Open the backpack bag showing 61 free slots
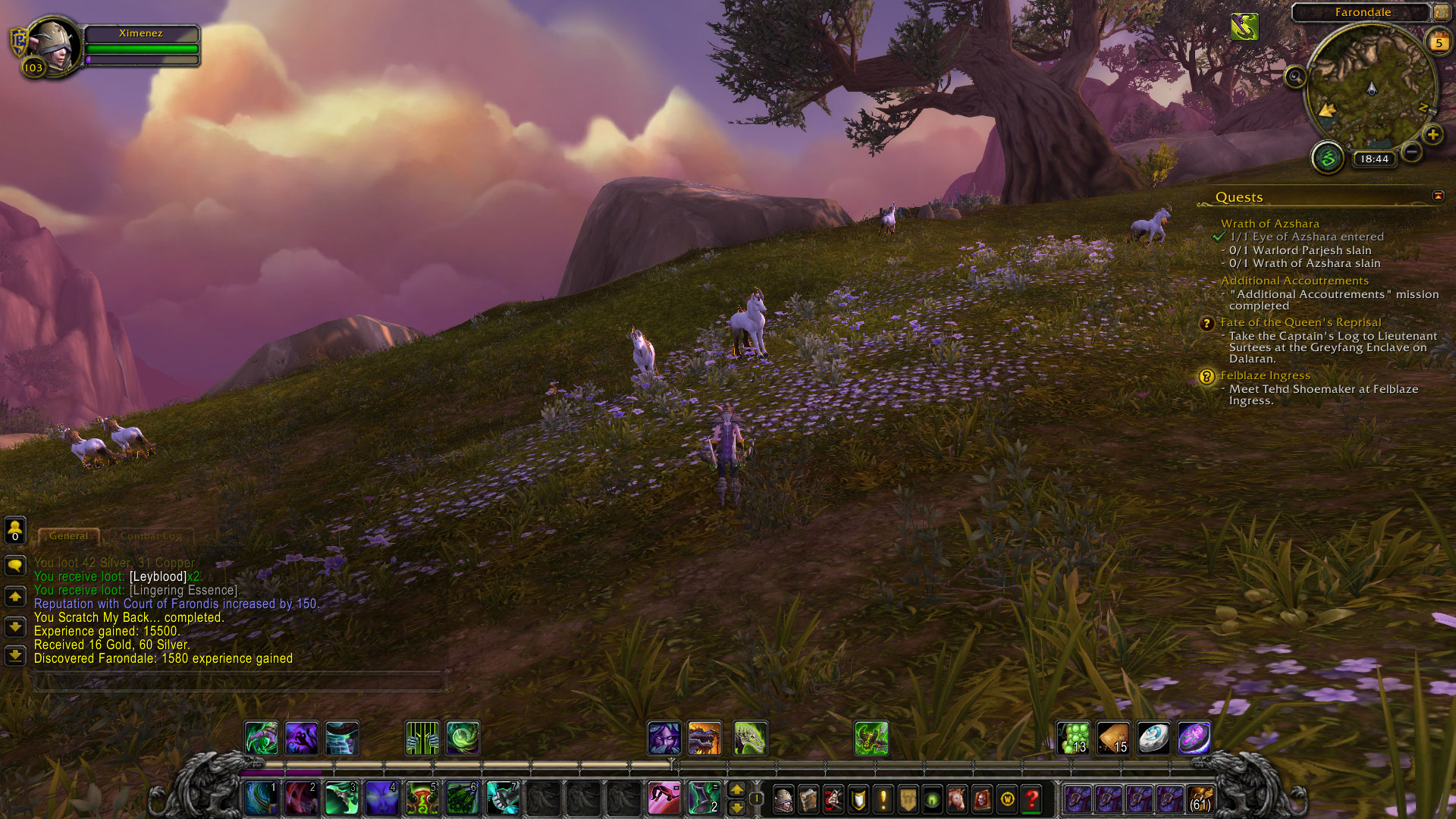 click(x=1200, y=799)
